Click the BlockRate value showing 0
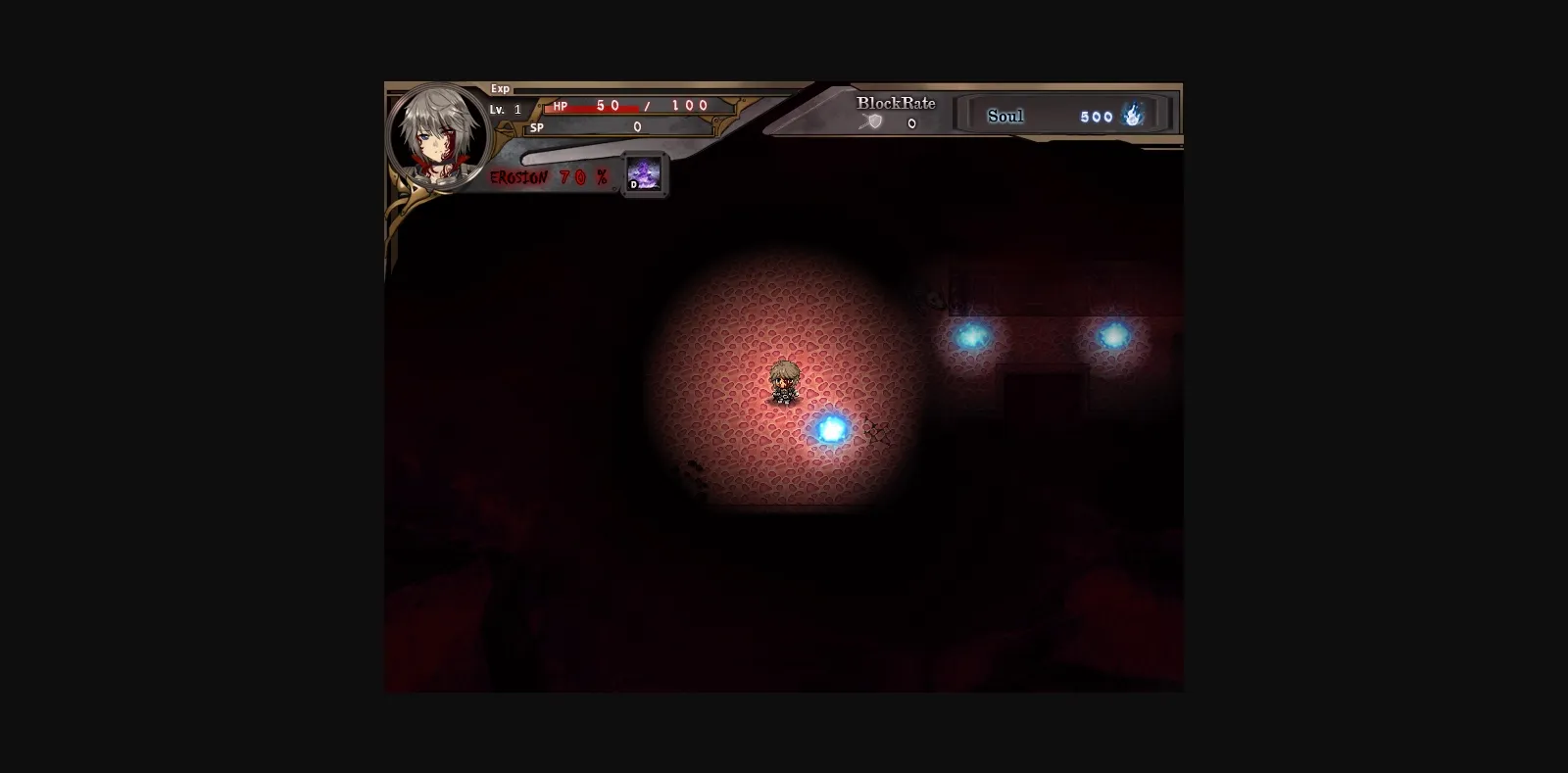Screen dimensions: 1568x773 pos(909,122)
